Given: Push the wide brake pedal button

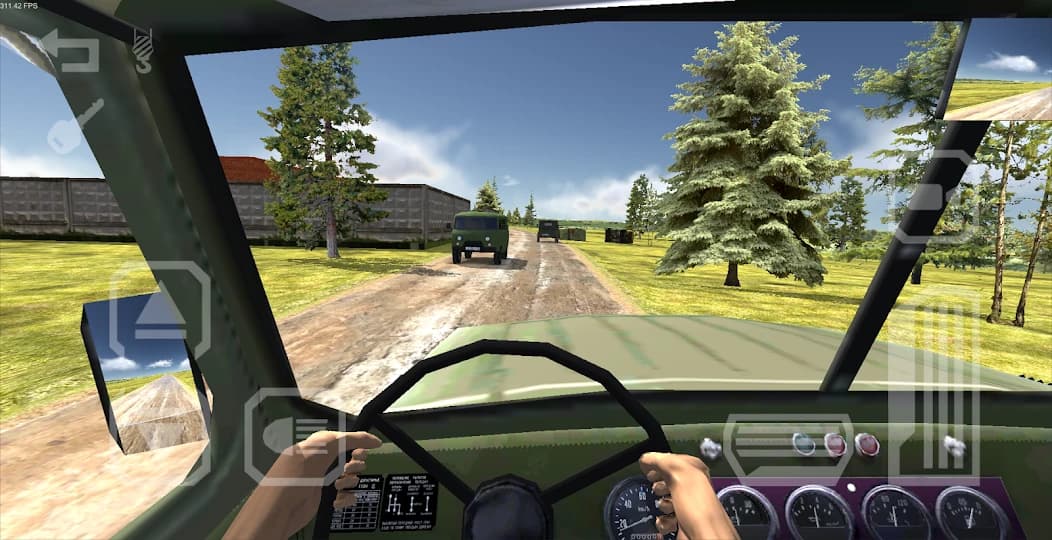Looking at the screenshot, I should coord(788,449).
